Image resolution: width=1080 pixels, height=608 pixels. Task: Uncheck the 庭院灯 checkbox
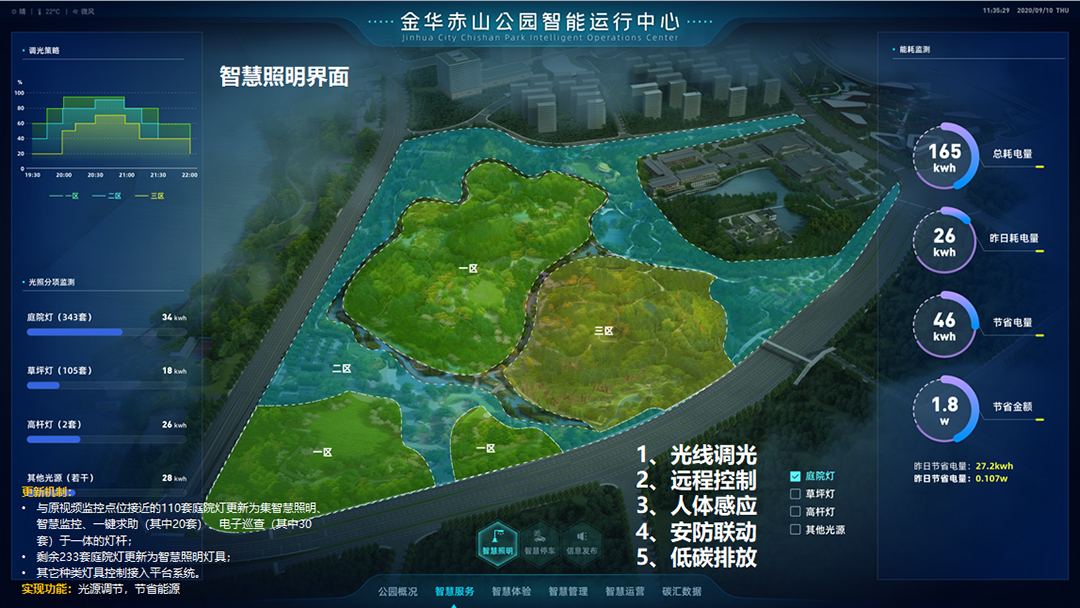[x=796, y=477]
